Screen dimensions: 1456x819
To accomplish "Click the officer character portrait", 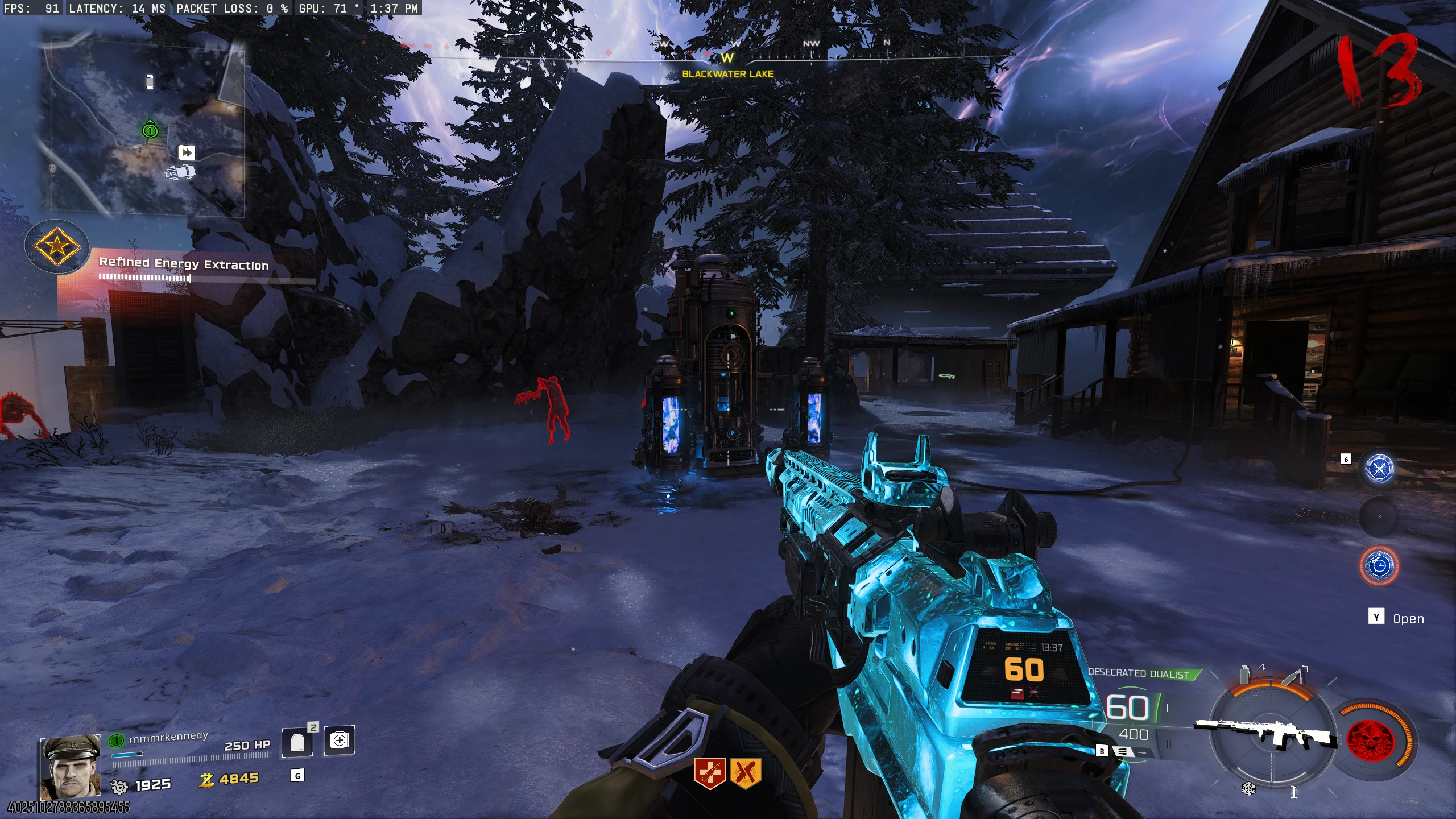I will (71, 766).
